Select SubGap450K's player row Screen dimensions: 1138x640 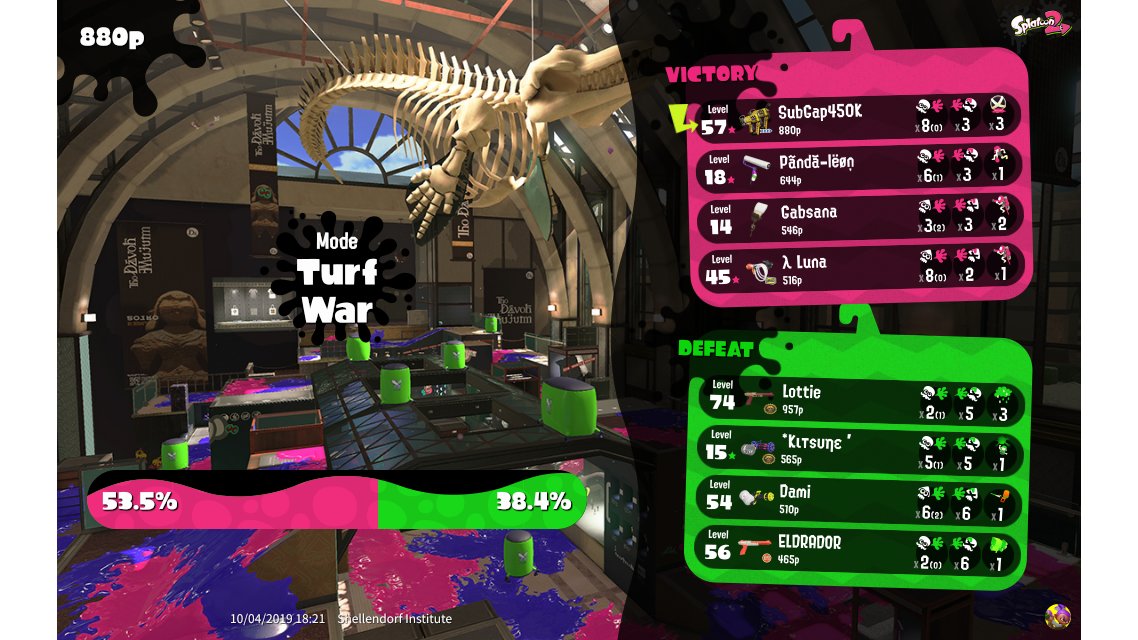click(860, 117)
